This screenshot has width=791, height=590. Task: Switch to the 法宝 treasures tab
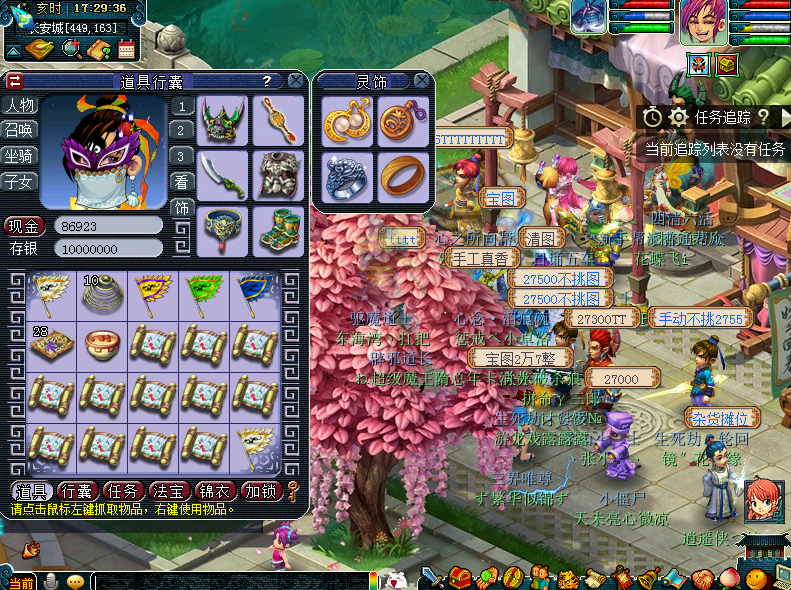(168, 491)
